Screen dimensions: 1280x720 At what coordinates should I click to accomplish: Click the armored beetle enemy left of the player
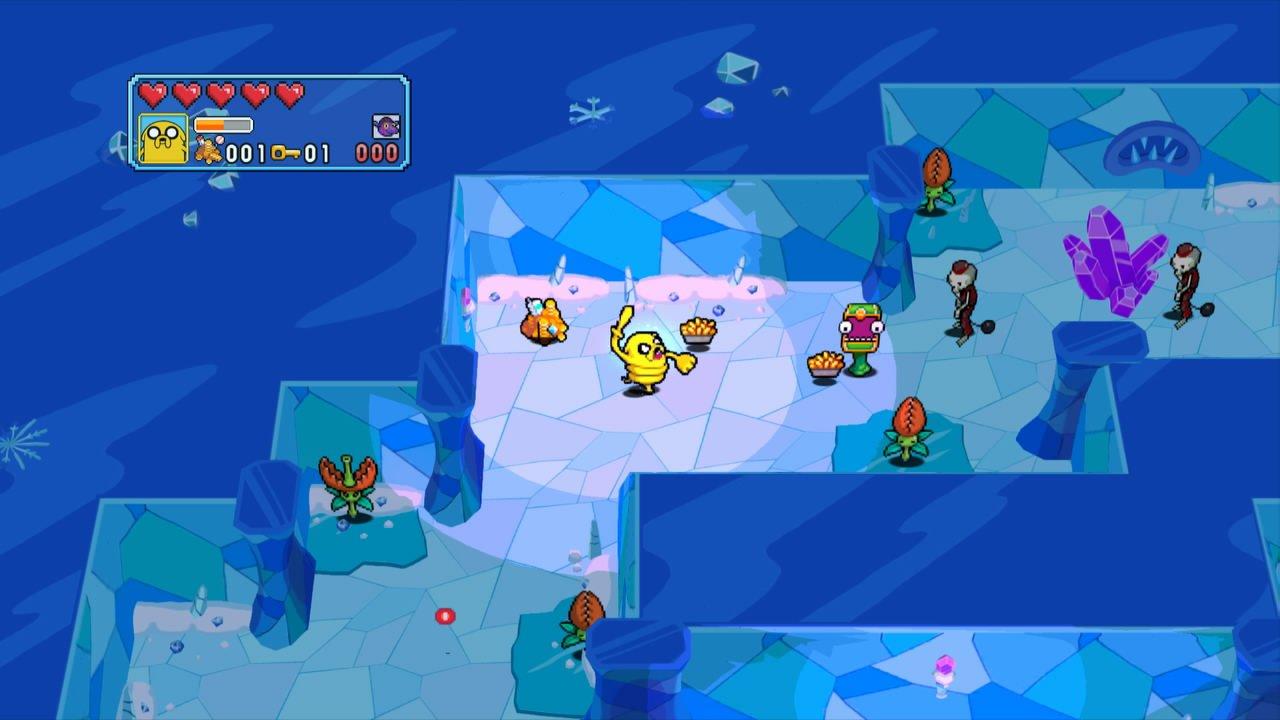(545, 322)
